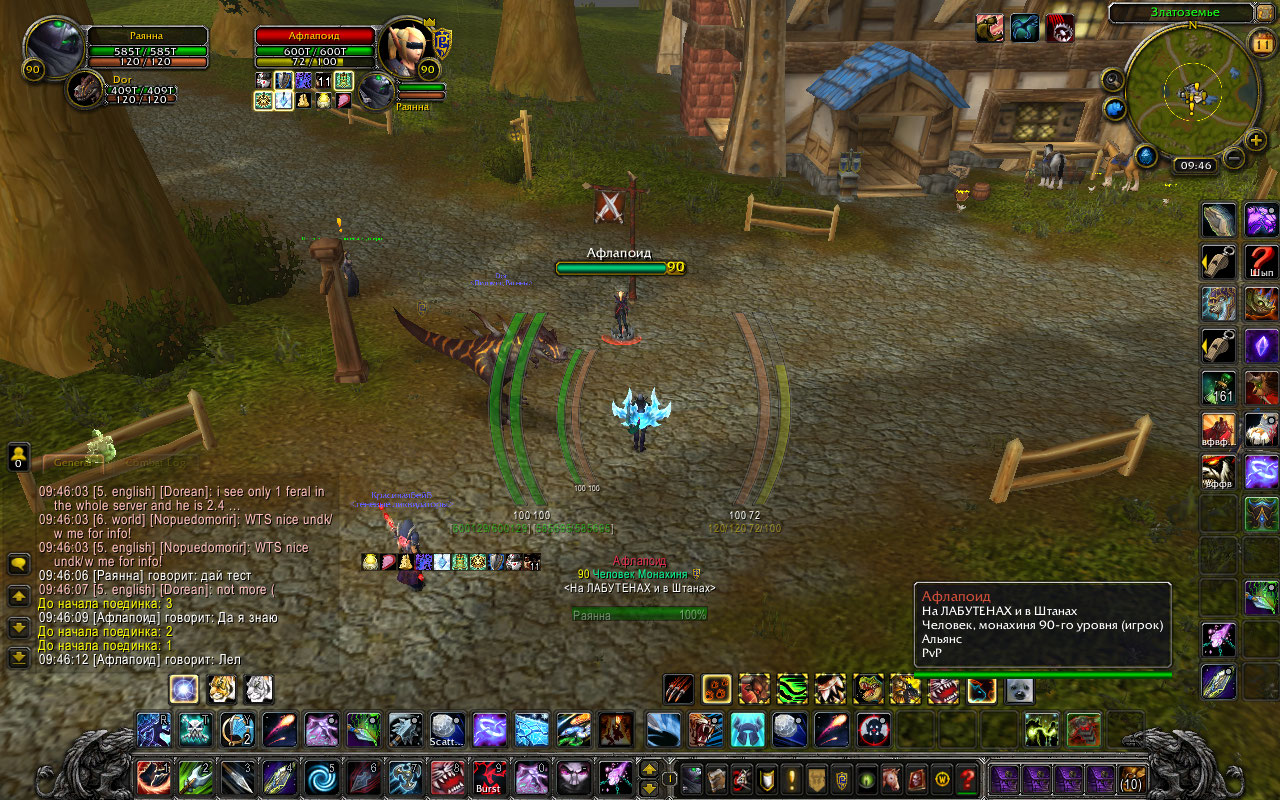Use the item with 161 stack count
The width and height of the screenshot is (1280, 800).
[x=1219, y=388]
